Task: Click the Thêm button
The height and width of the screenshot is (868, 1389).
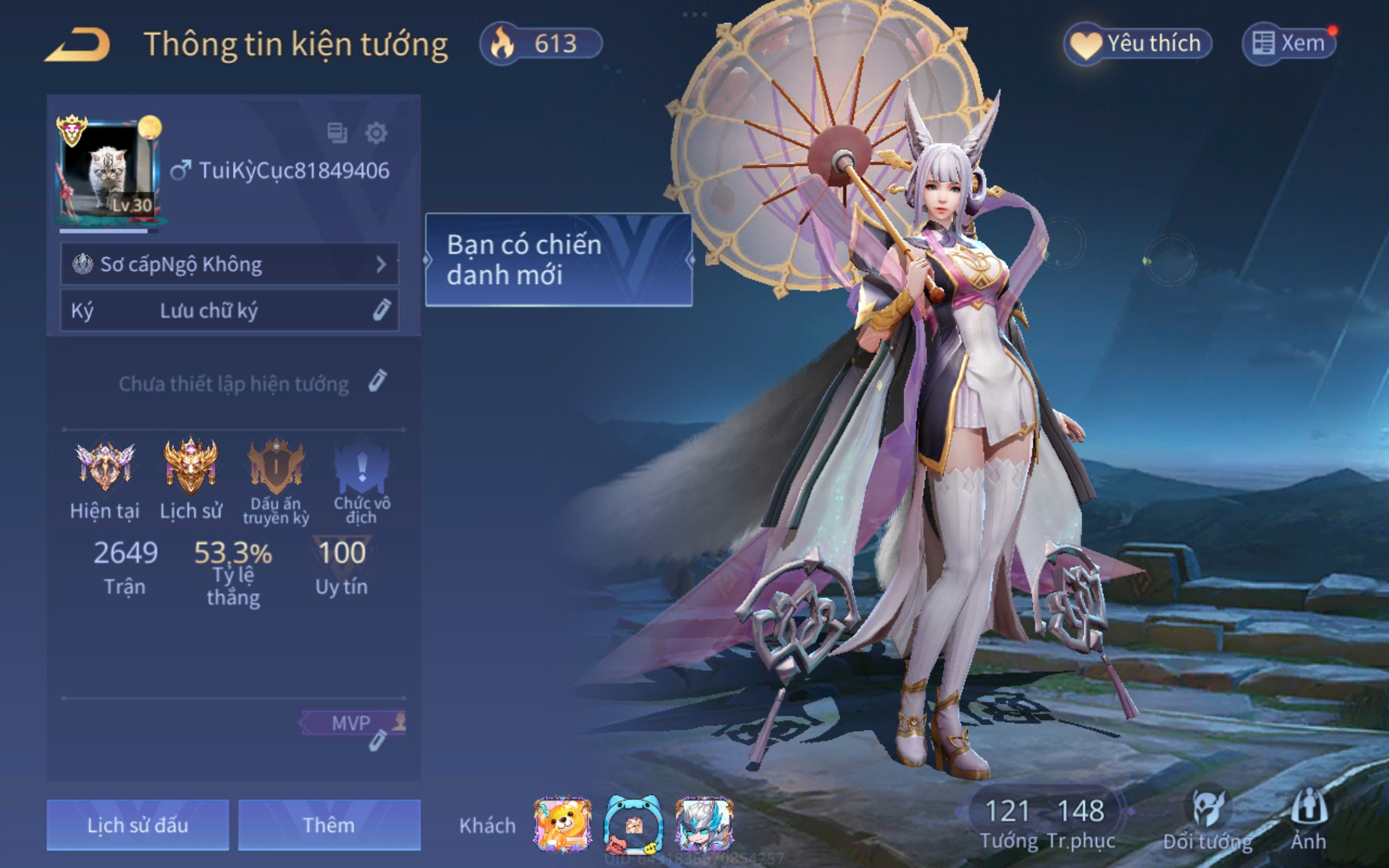Action: pyautogui.click(x=329, y=825)
